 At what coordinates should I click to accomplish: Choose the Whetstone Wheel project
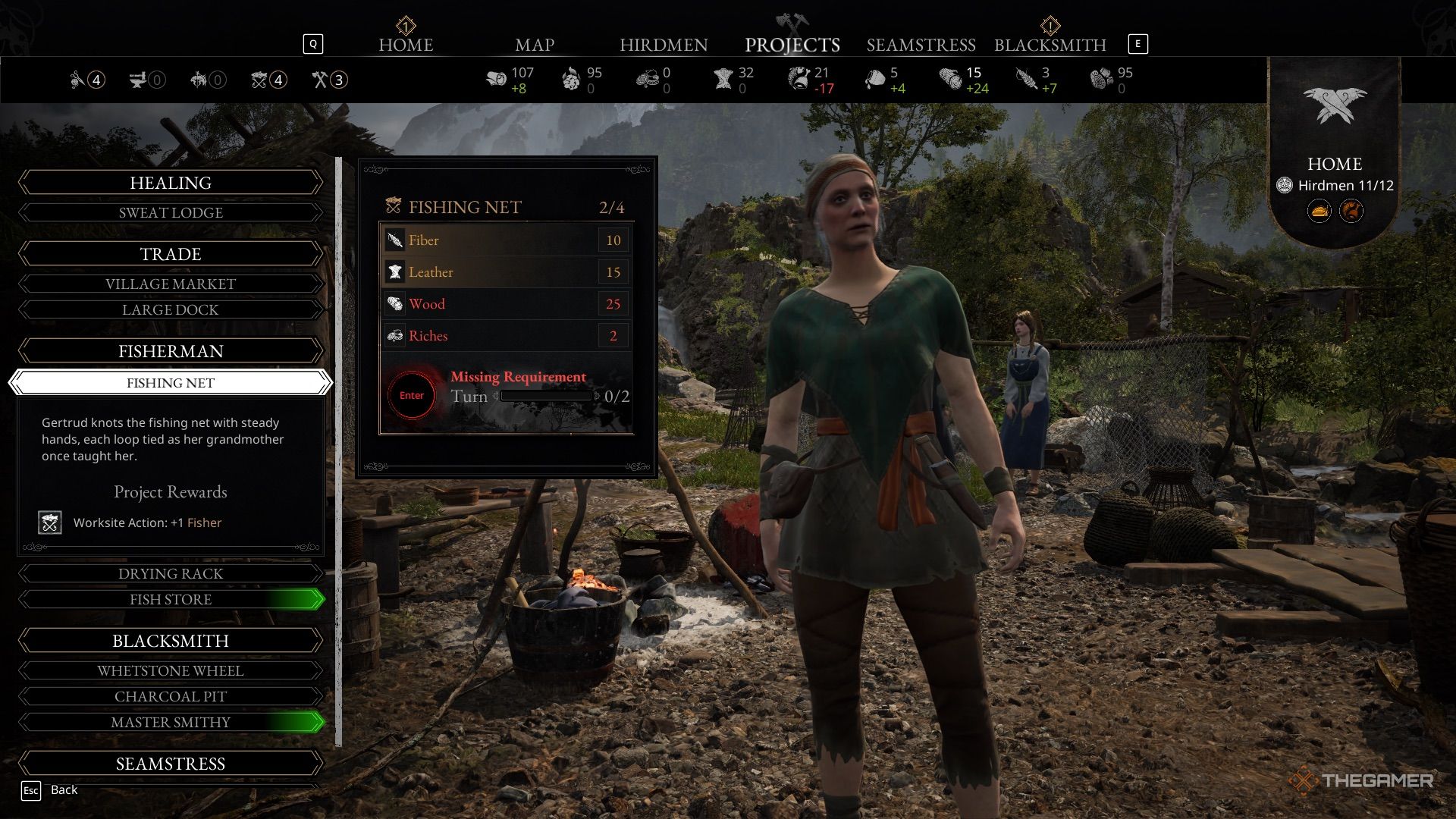171,671
